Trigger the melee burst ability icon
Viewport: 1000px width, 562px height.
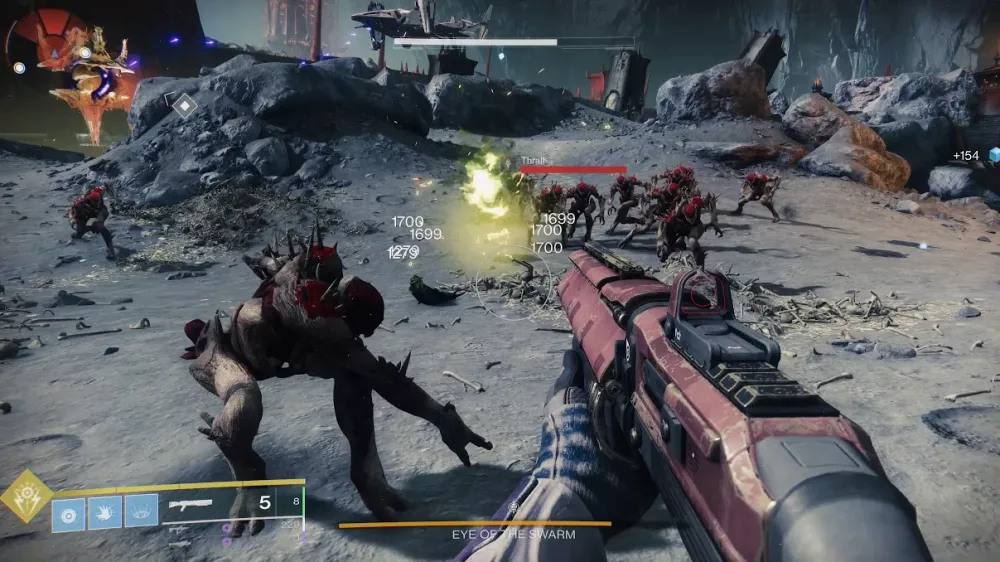pos(105,512)
